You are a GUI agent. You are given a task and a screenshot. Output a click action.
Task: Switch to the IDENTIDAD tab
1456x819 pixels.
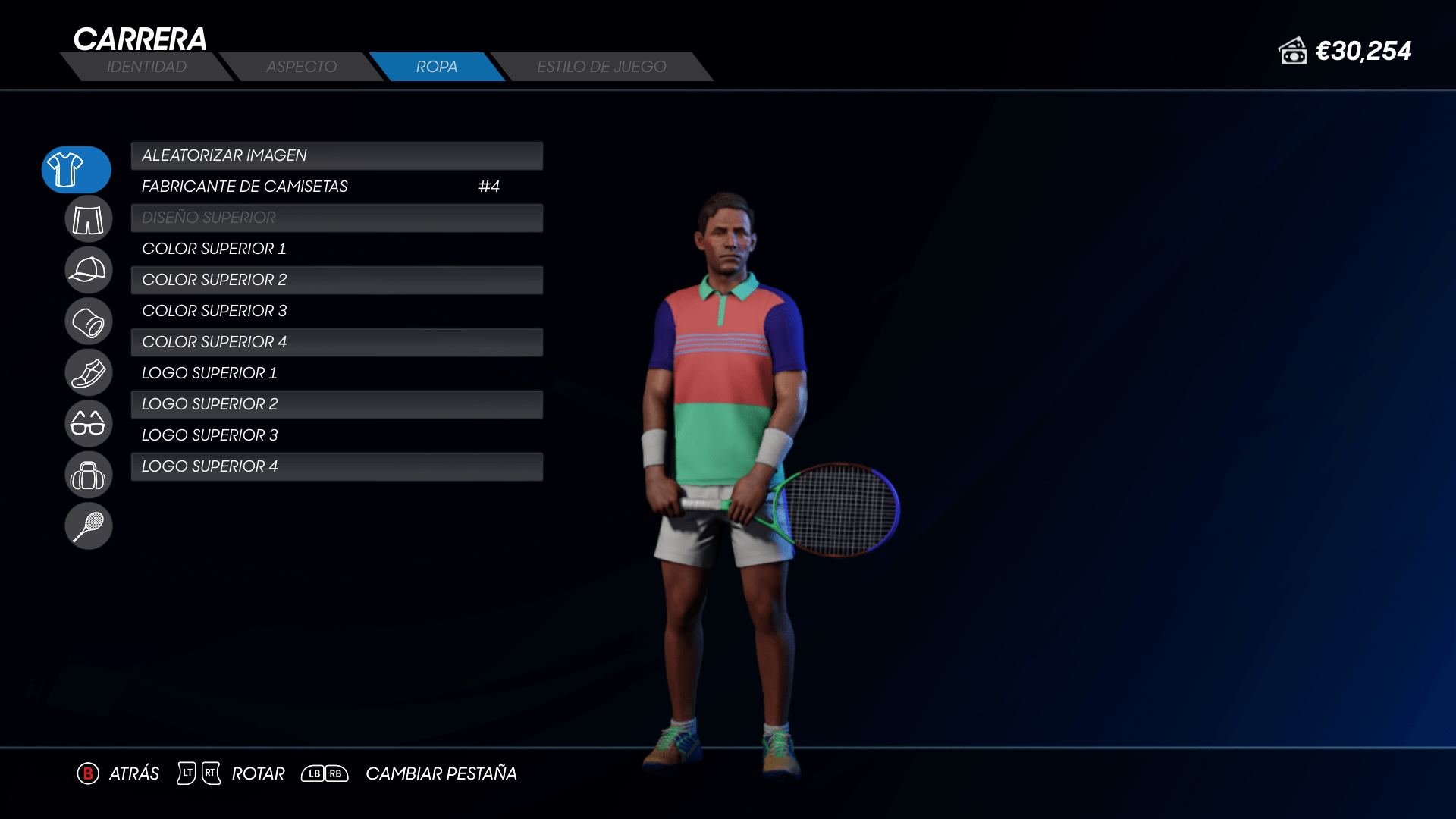pyautogui.click(x=146, y=67)
